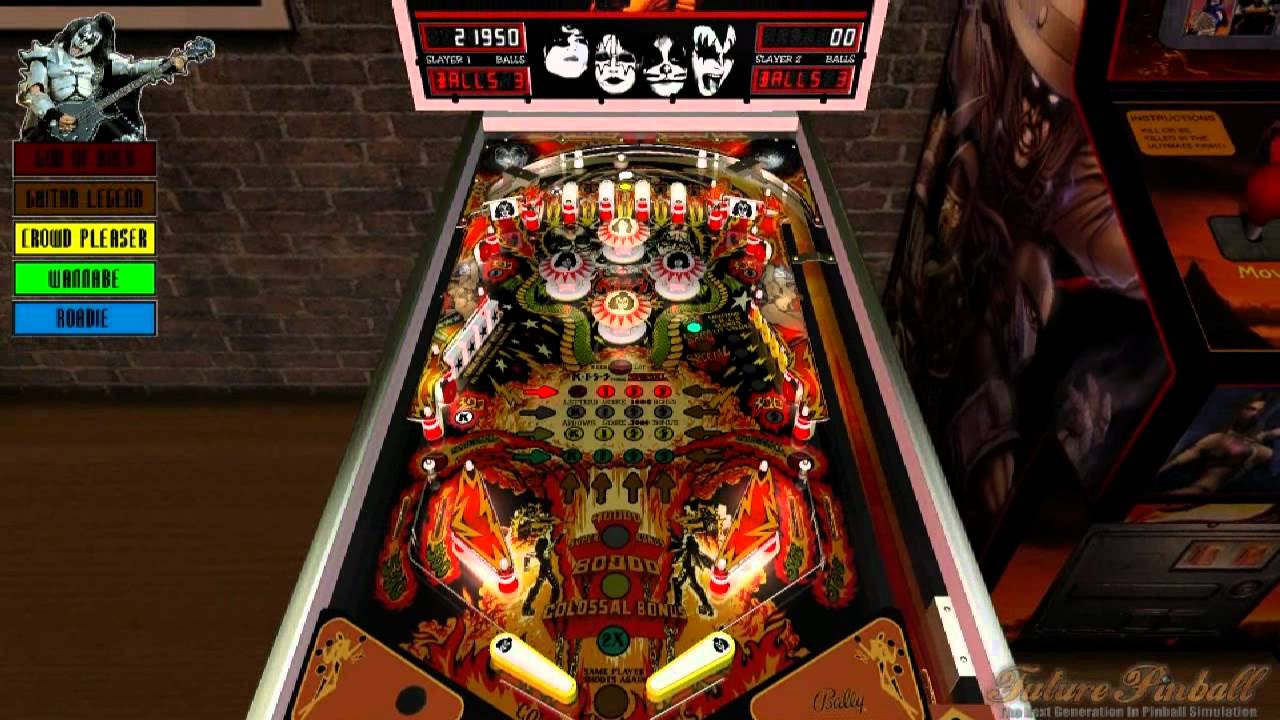Click the 2X bonus multiplier indicator
Screen dimensions: 1280x720
(612, 638)
